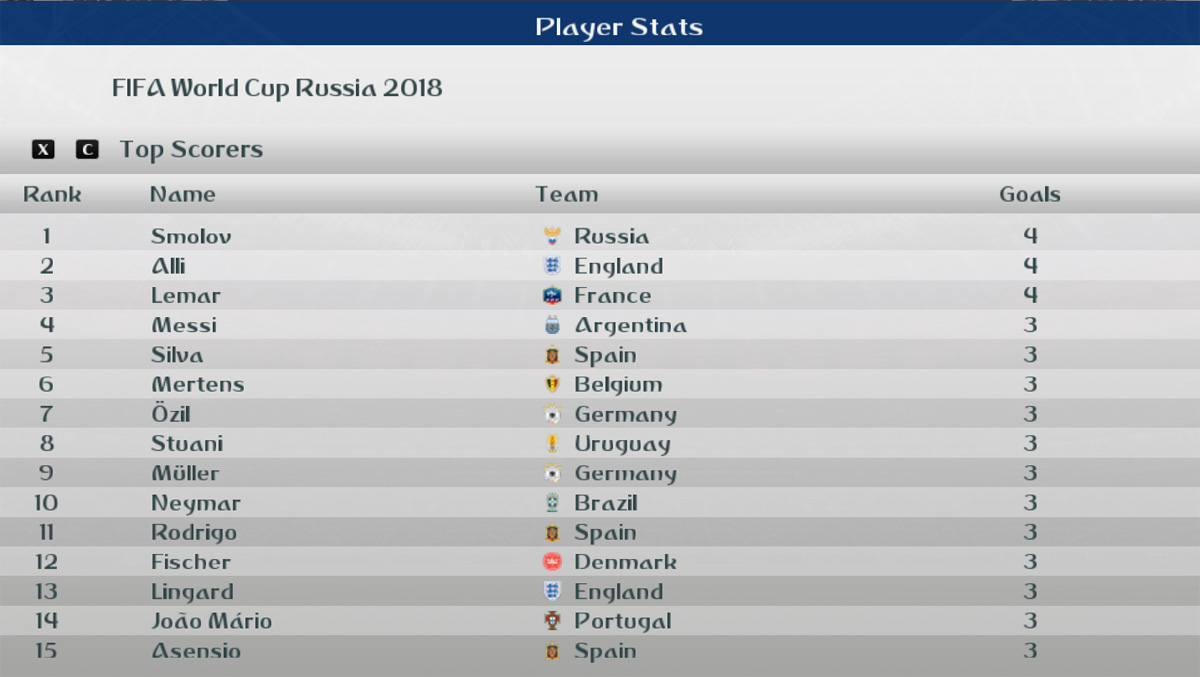The width and height of the screenshot is (1200, 677).
Task: Select Lemar's row in the scorers list
Action: click(x=186, y=296)
